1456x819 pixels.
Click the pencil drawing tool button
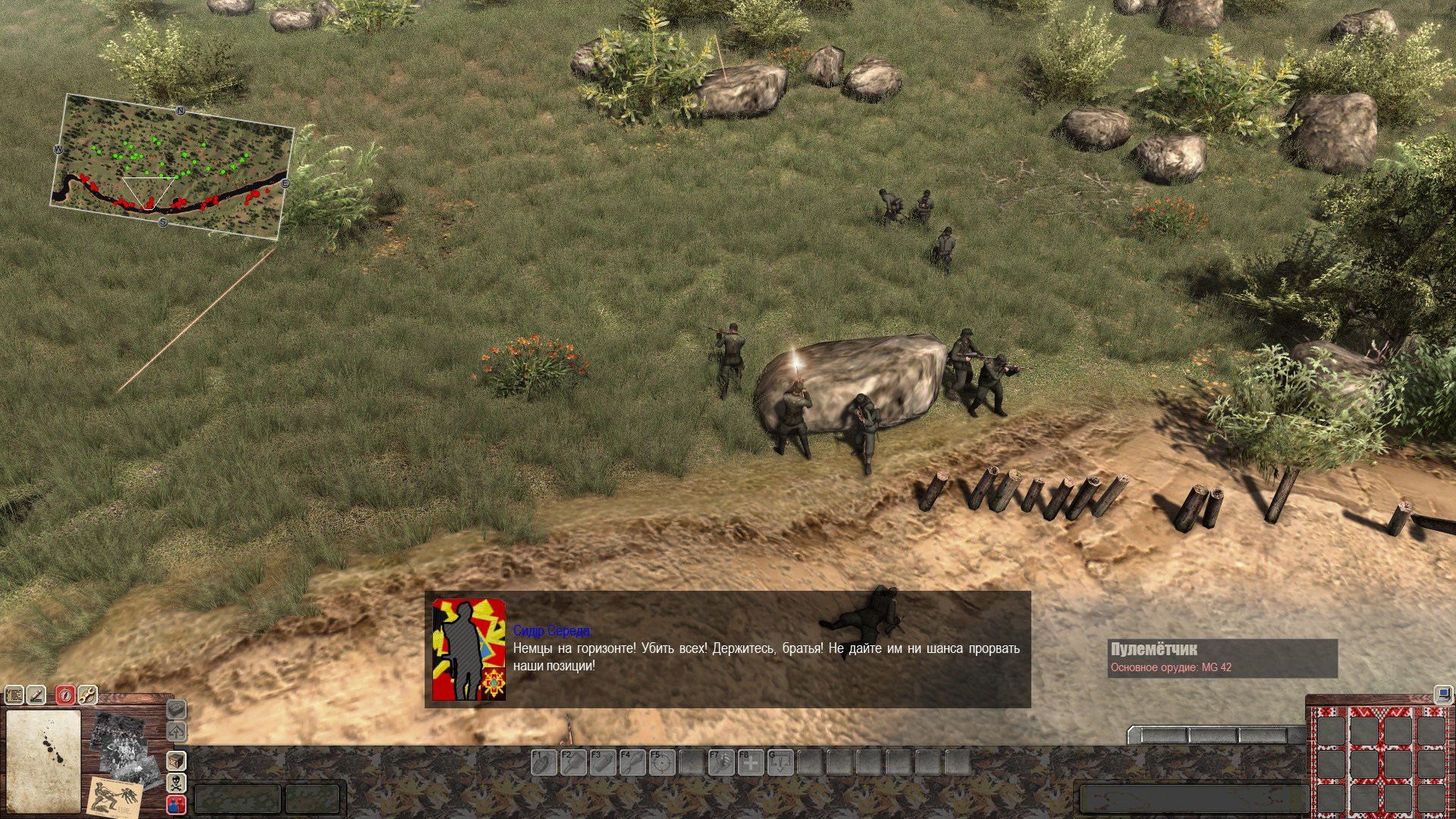(x=36, y=695)
